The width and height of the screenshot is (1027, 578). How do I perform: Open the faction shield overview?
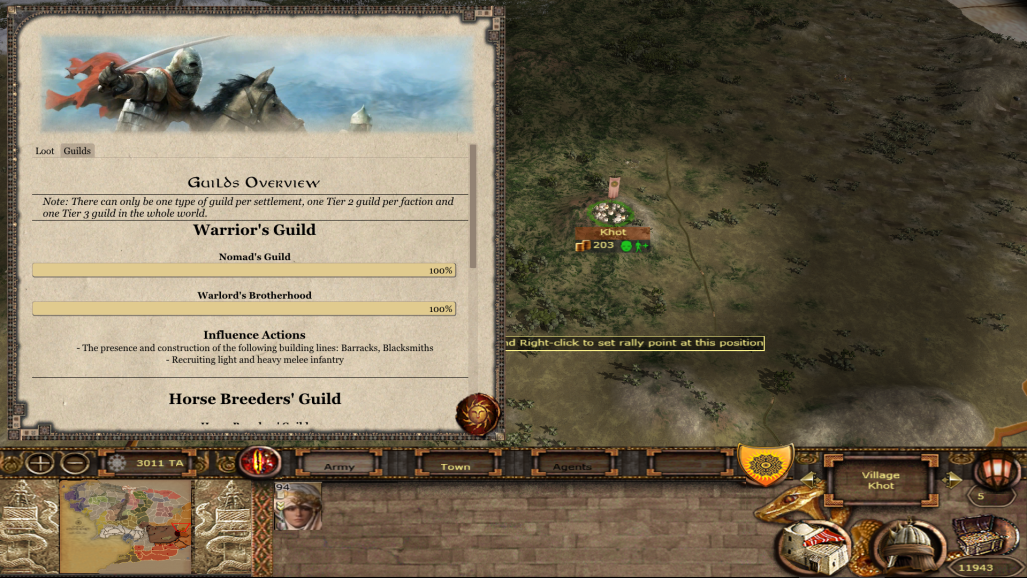click(x=765, y=464)
